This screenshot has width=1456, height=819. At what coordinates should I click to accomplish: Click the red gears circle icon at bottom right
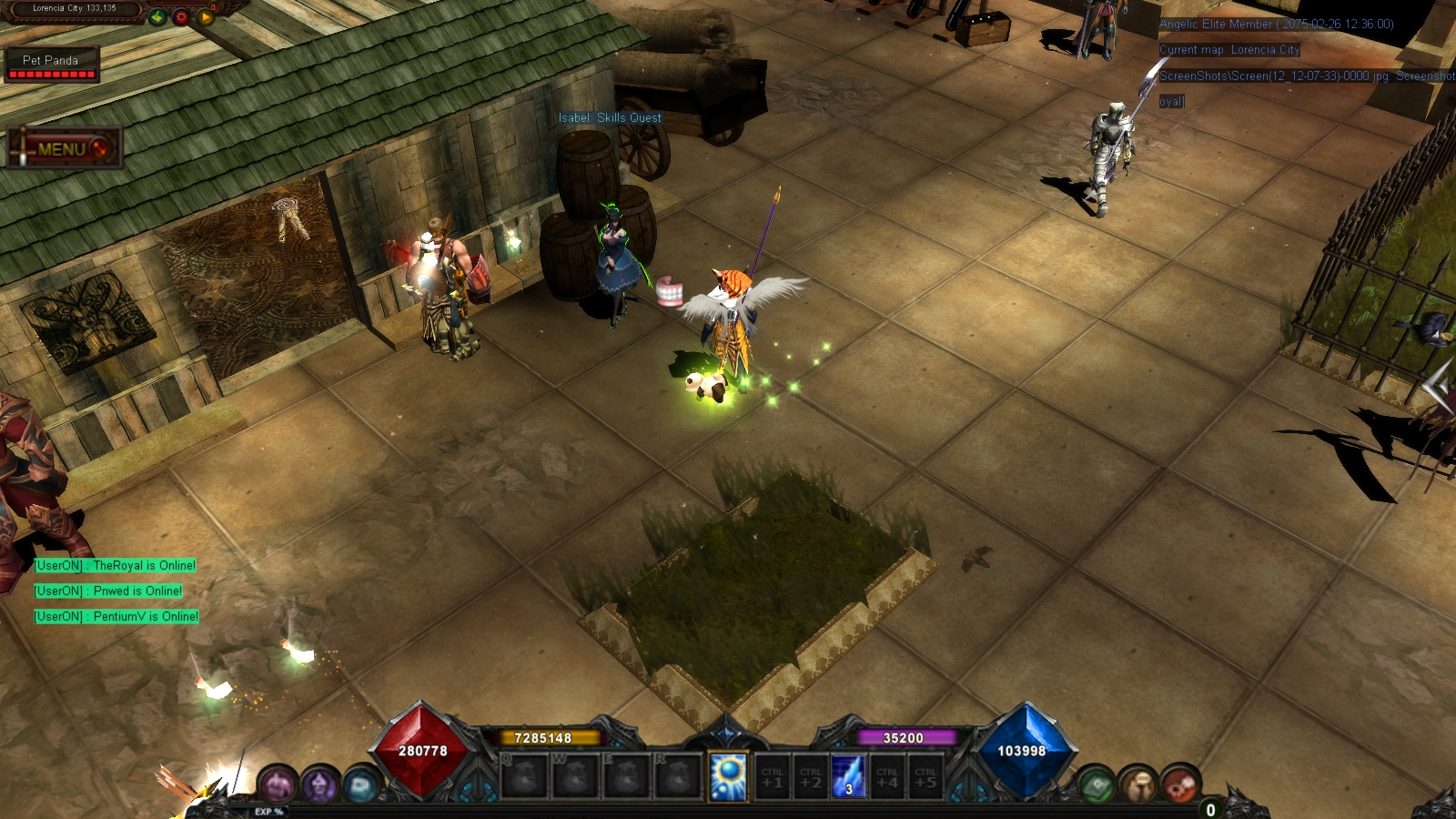point(1178,783)
